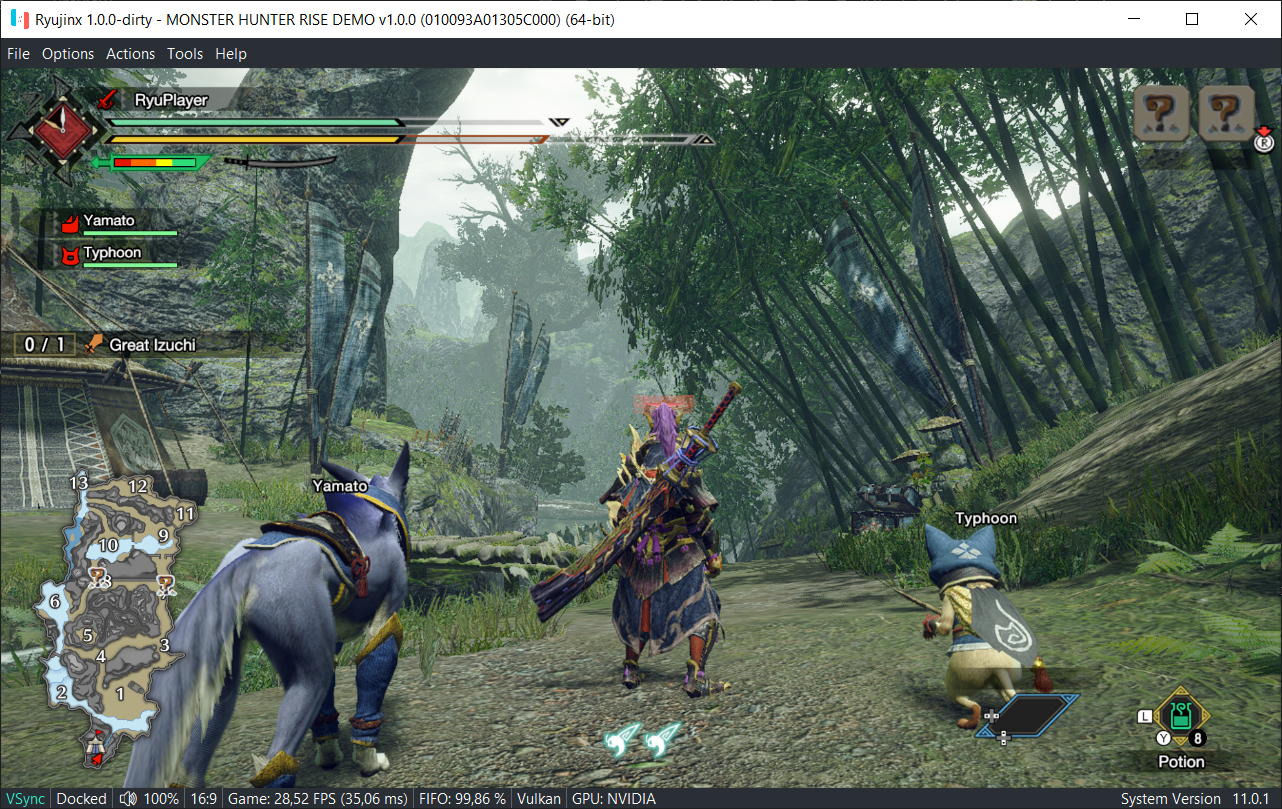Click the 16:9 aspect ratio label
This screenshot has width=1282, height=809.
click(x=203, y=798)
